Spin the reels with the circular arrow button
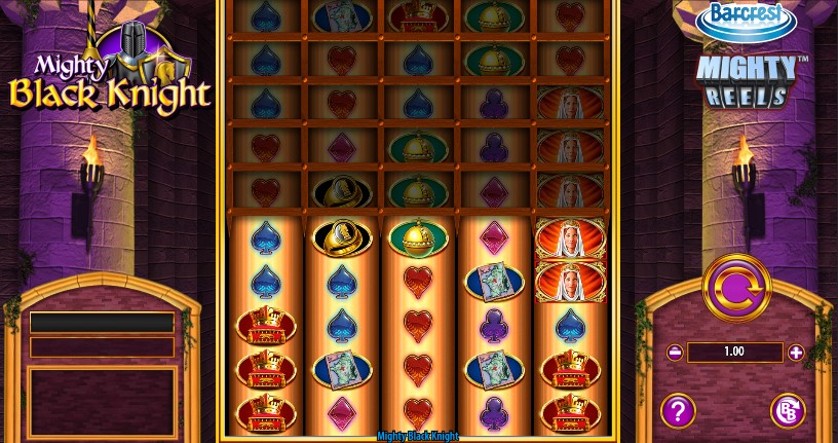Viewport: 838px width, 443px height. [x=736, y=289]
